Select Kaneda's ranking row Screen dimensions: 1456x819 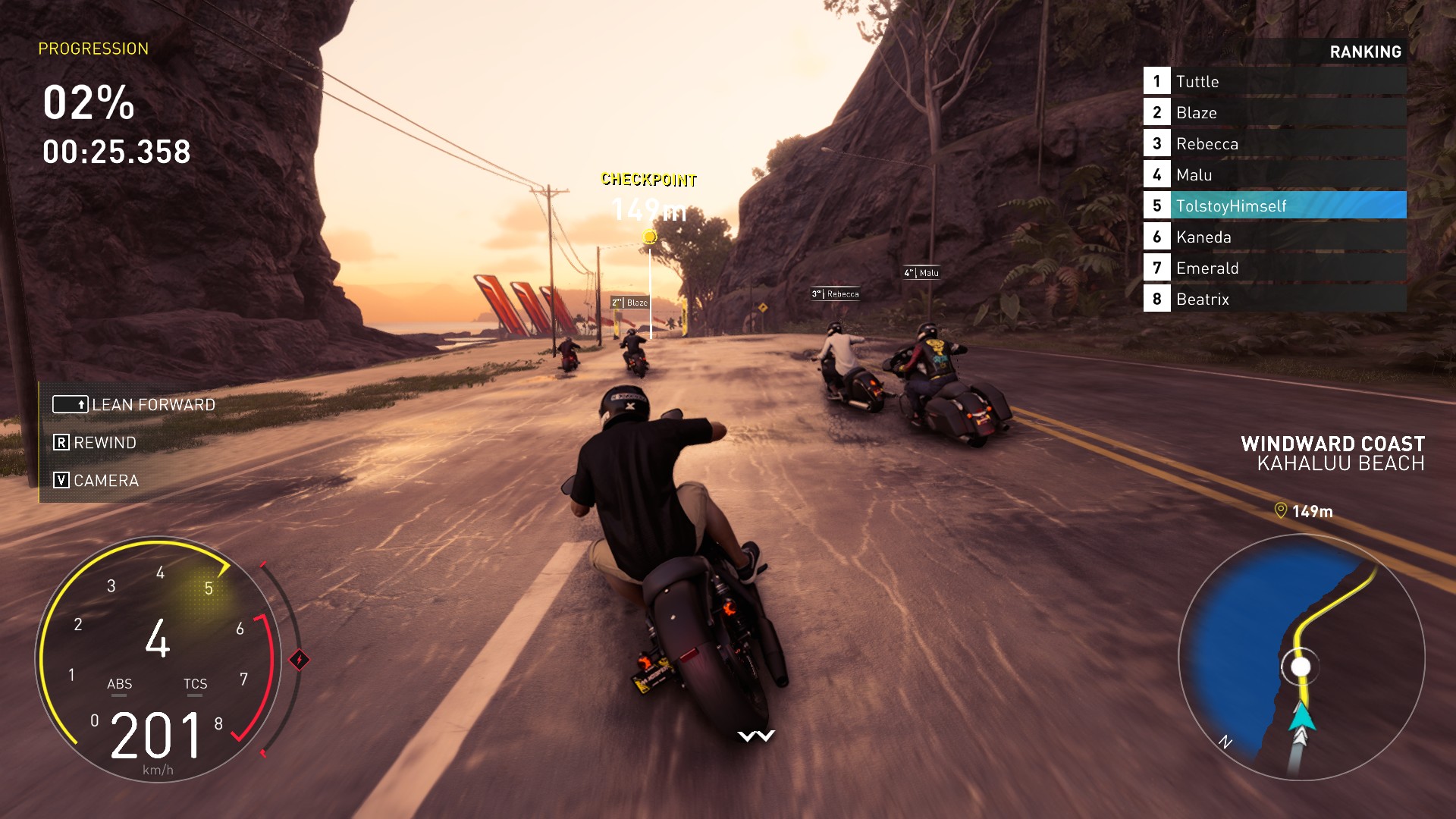click(1274, 237)
